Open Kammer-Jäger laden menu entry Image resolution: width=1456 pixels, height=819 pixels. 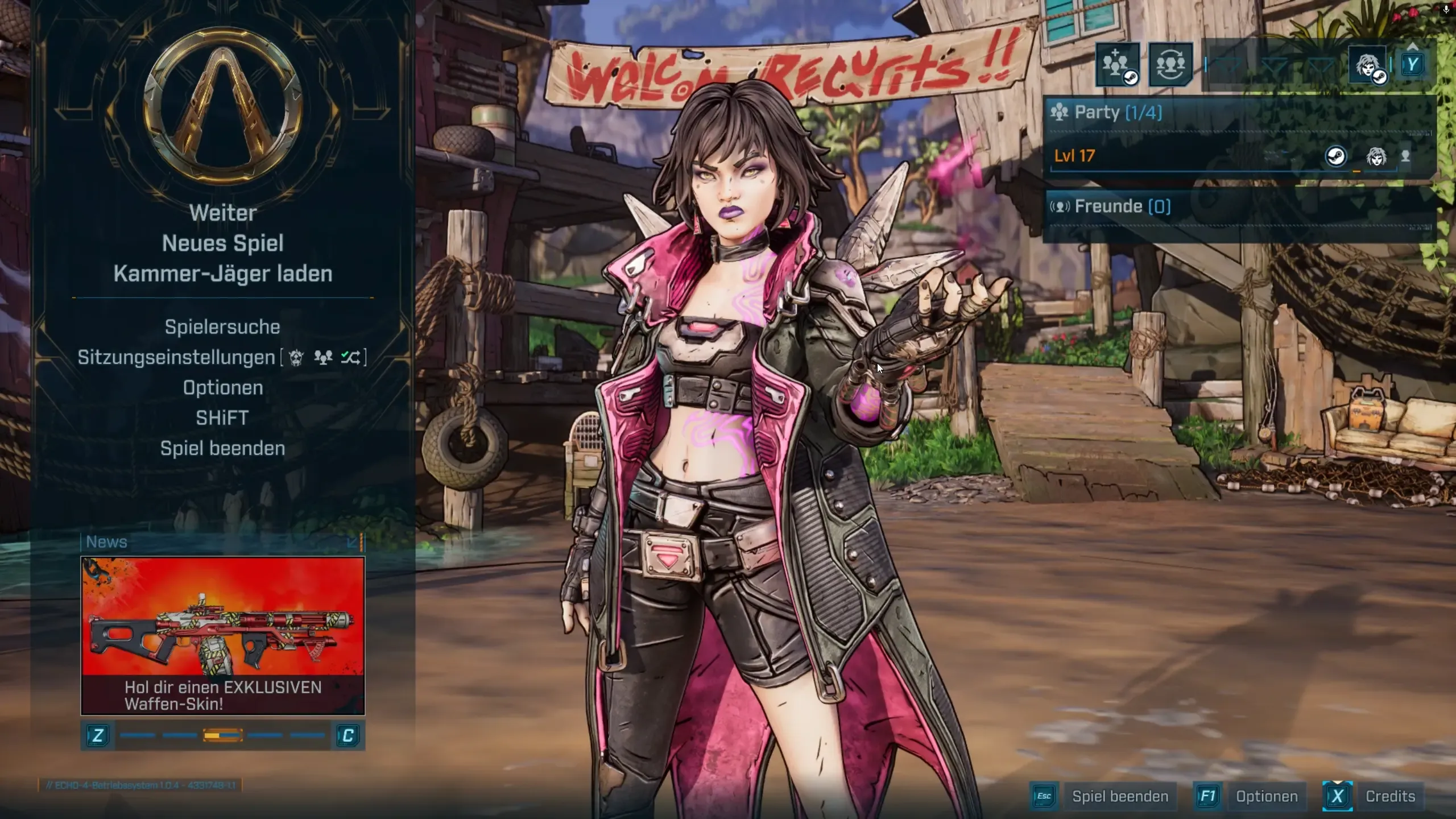[x=222, y=274]
